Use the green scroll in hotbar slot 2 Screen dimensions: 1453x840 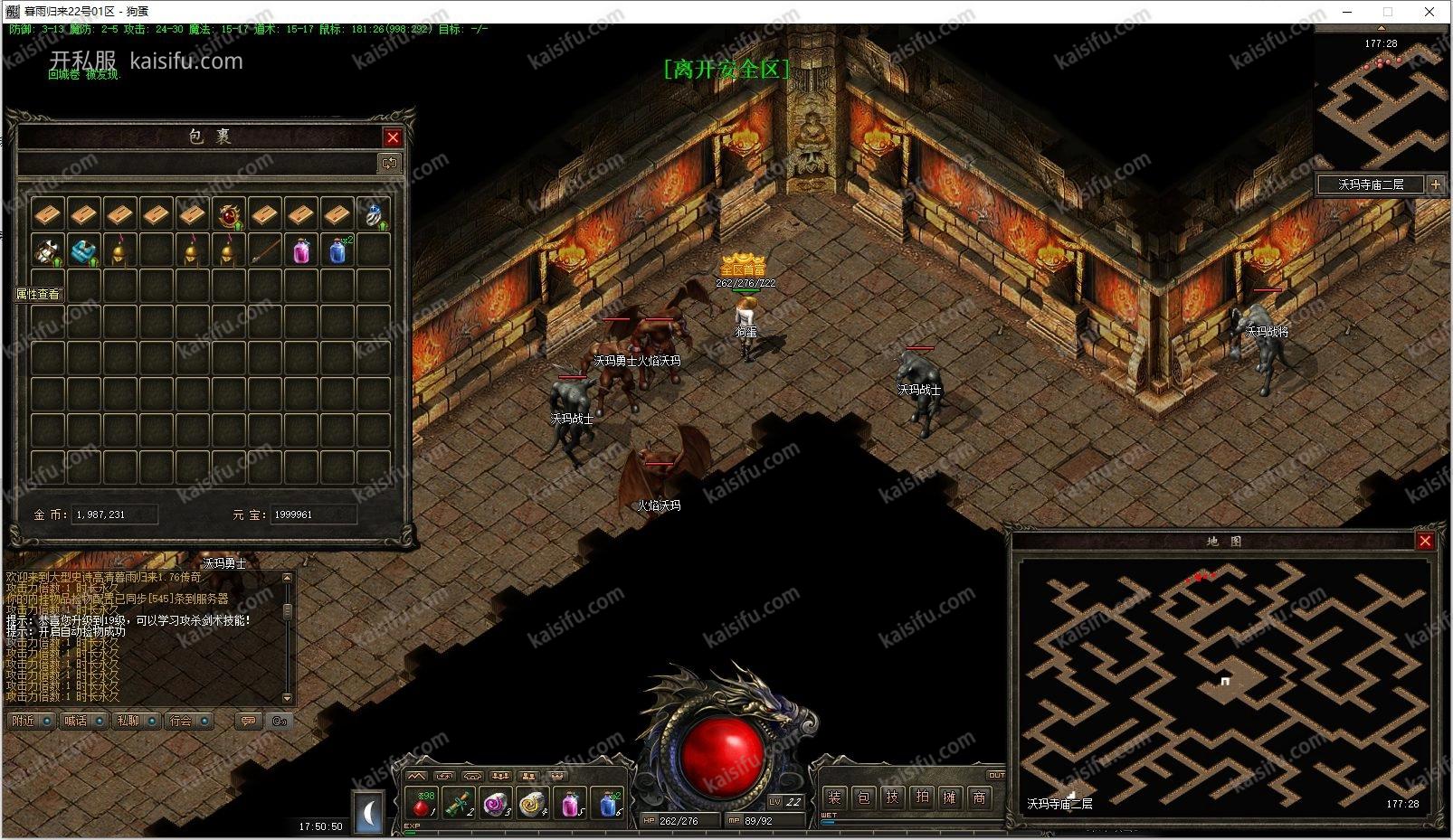459,803
